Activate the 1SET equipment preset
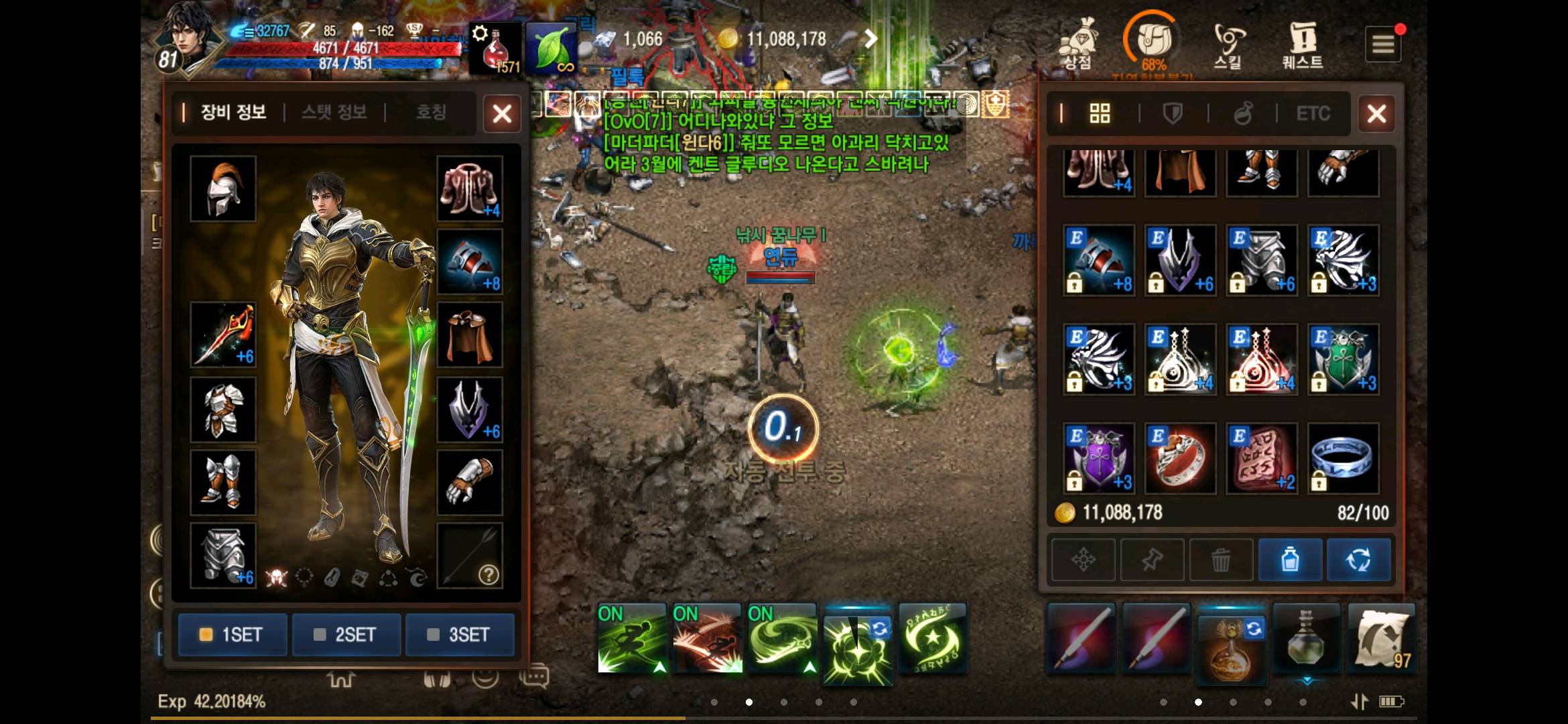This screenshot has height=724, width=1568. tap(233, 634)
